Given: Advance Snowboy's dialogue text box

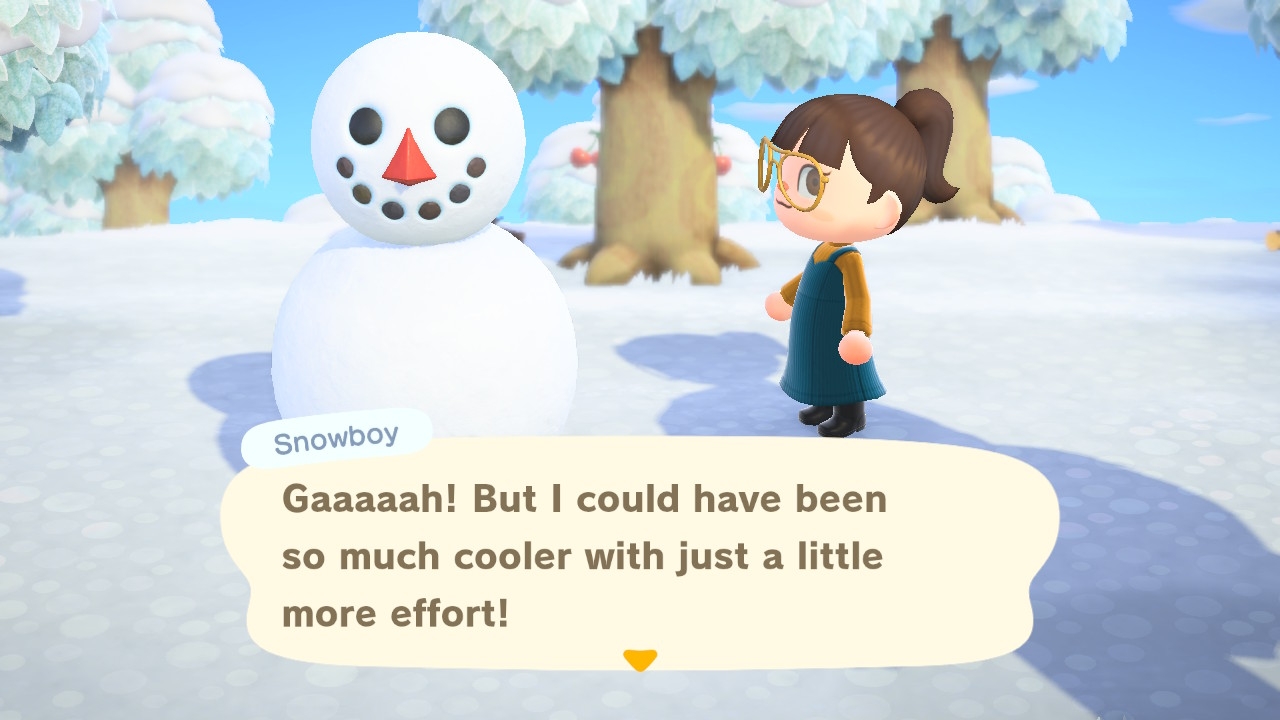Looking at the screenshot, I should tap(640, 555).
